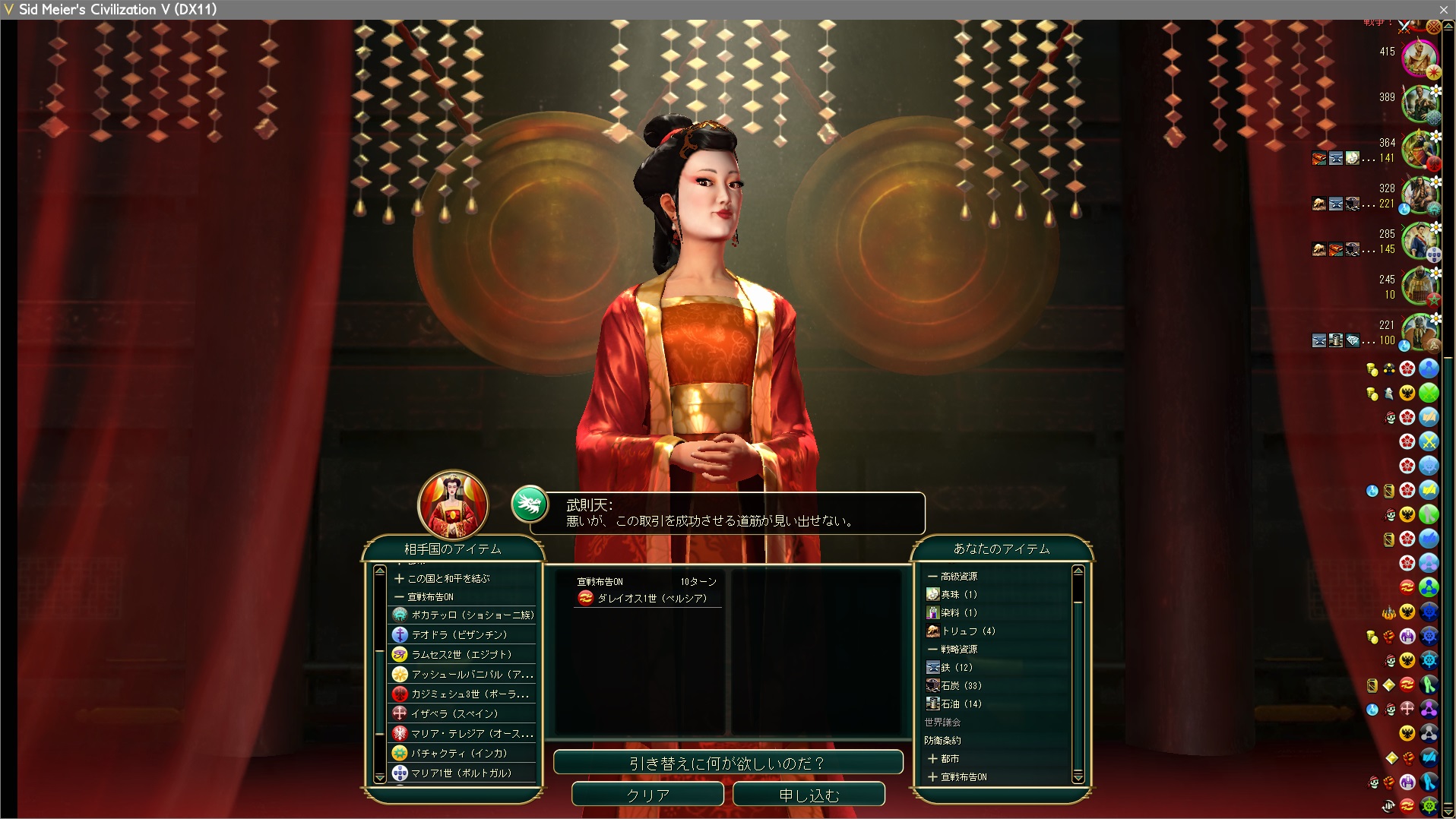Screen dimensions: 1456x819
Task: Offer 石油 (14) strategic resource
Action: click(961, 704)
